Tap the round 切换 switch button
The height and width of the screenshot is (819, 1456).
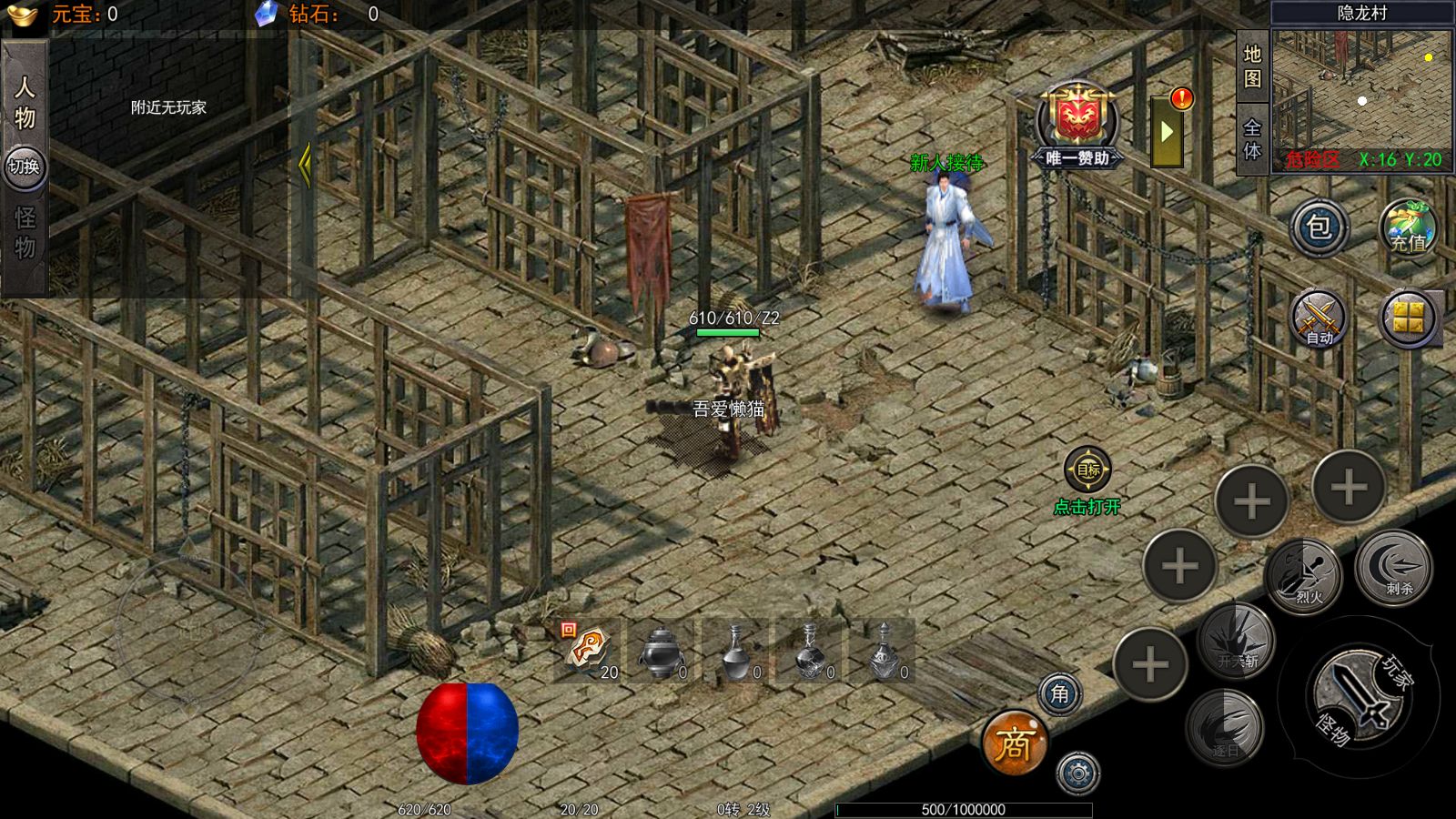[25, 167]
